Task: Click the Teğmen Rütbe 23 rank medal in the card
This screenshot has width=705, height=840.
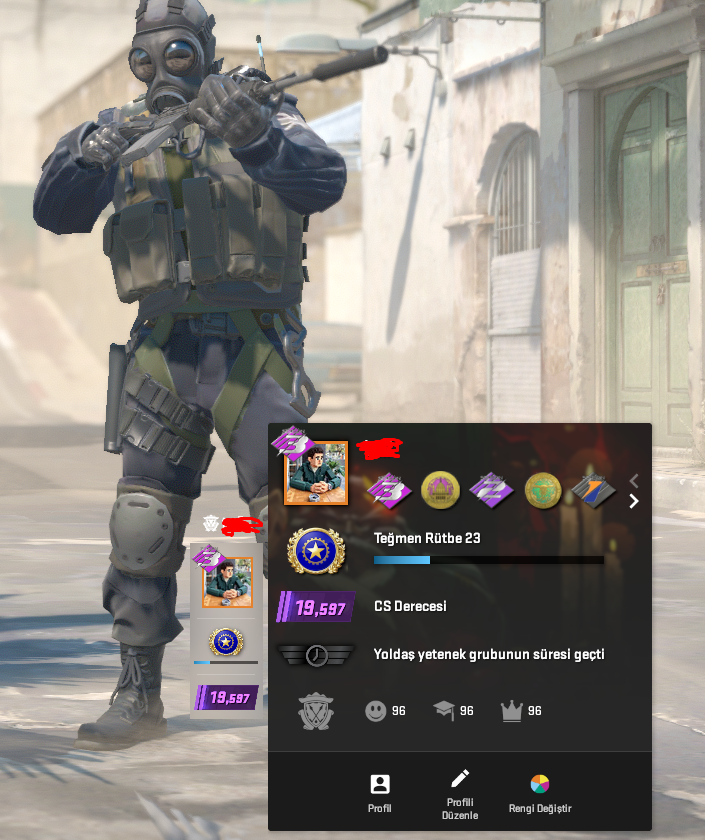Action: pos(316,551)
